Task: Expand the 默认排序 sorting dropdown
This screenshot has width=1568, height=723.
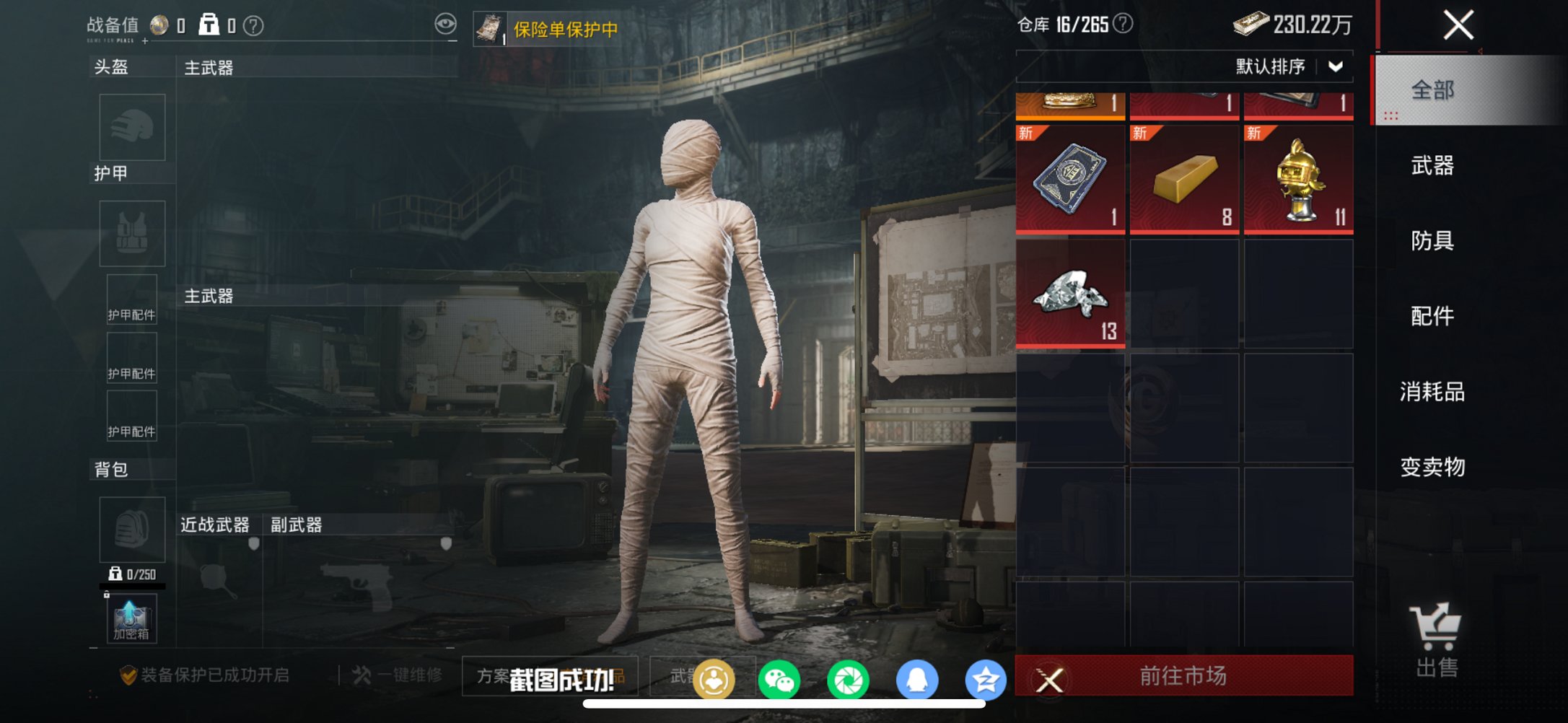Action: pos(1284,66)
